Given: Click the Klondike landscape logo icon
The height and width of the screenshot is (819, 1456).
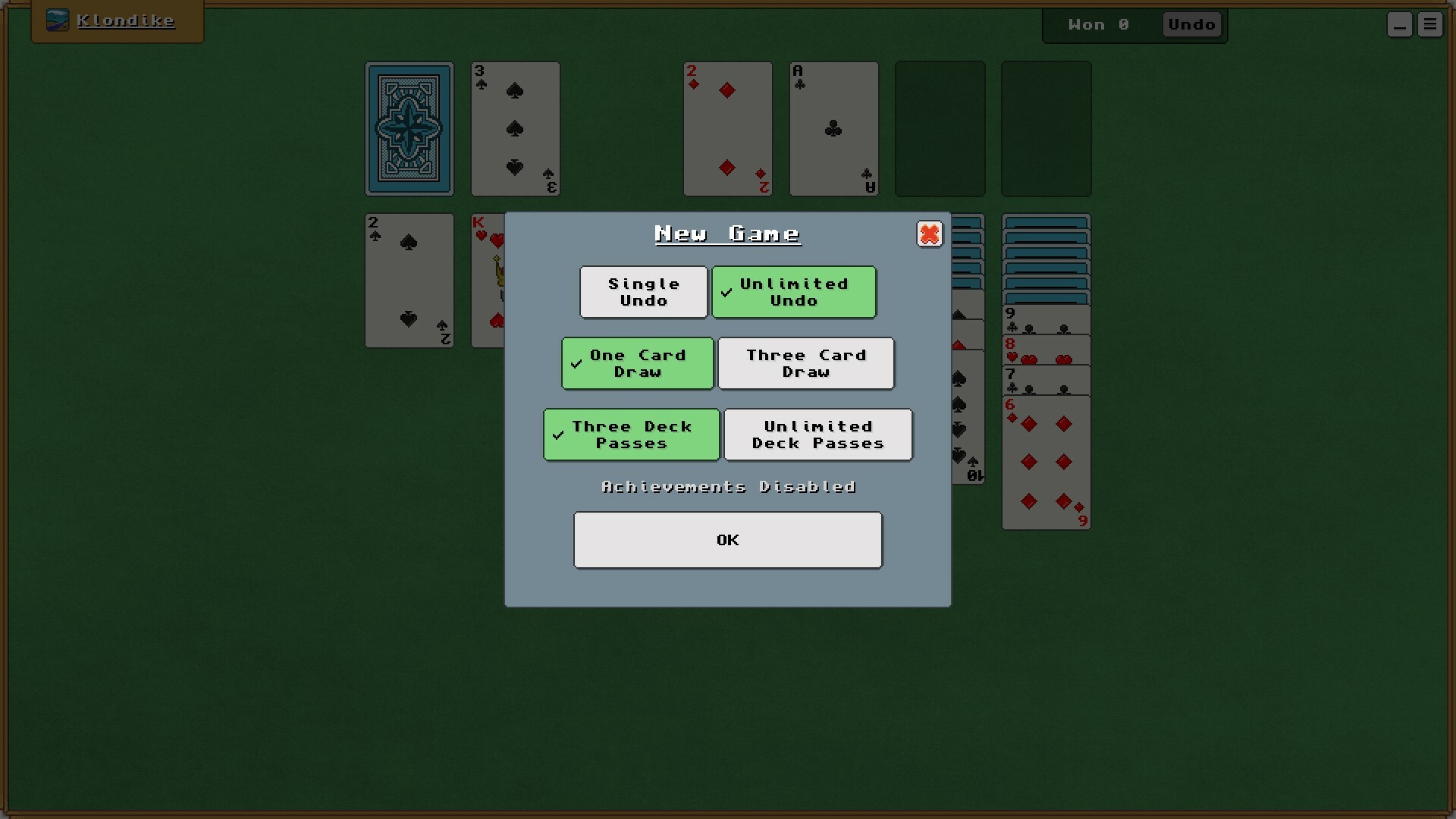Looking at the screenshot, I should pos(57,20).
